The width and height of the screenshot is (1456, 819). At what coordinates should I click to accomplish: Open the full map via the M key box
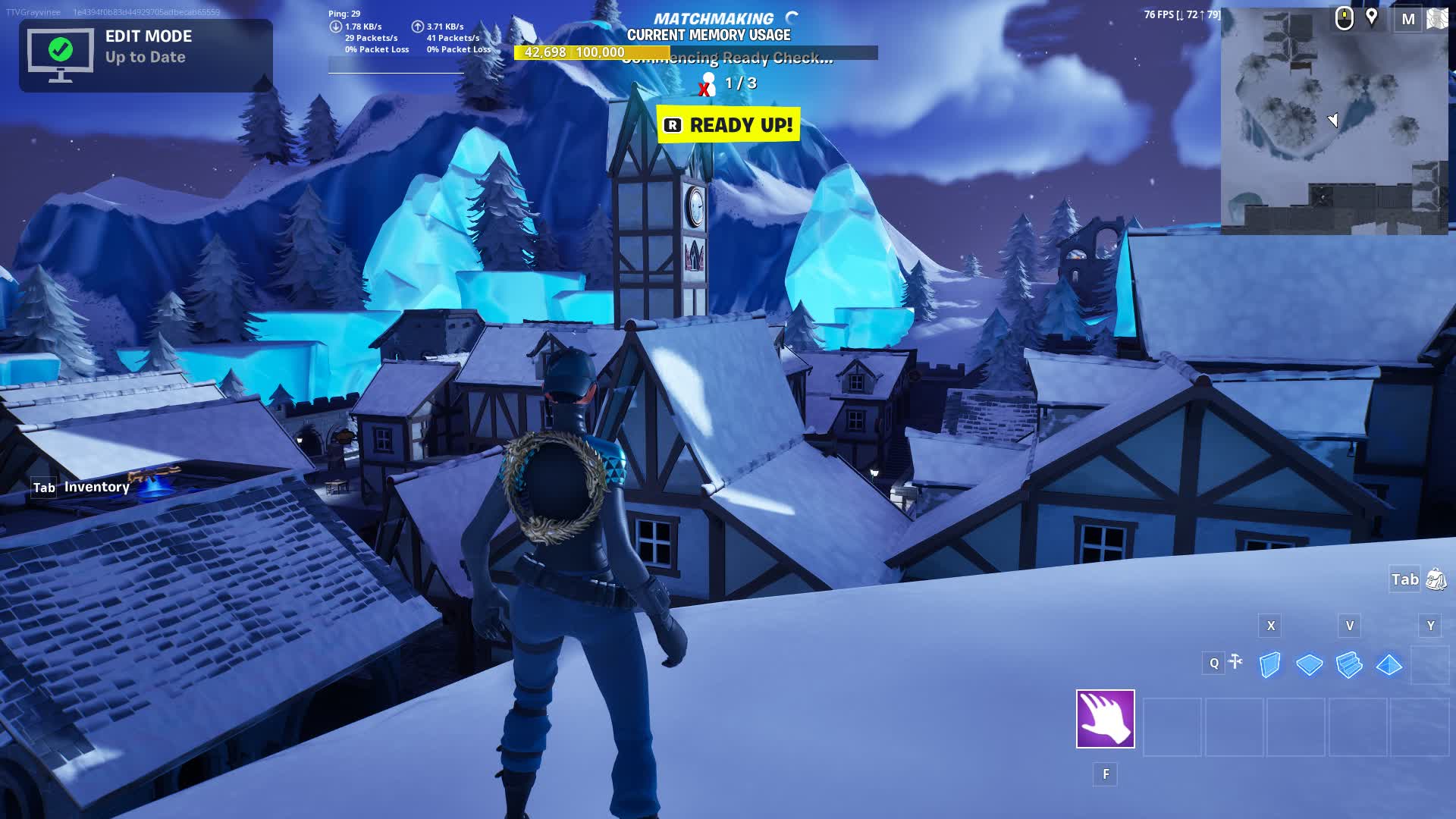coord(1409,20)
